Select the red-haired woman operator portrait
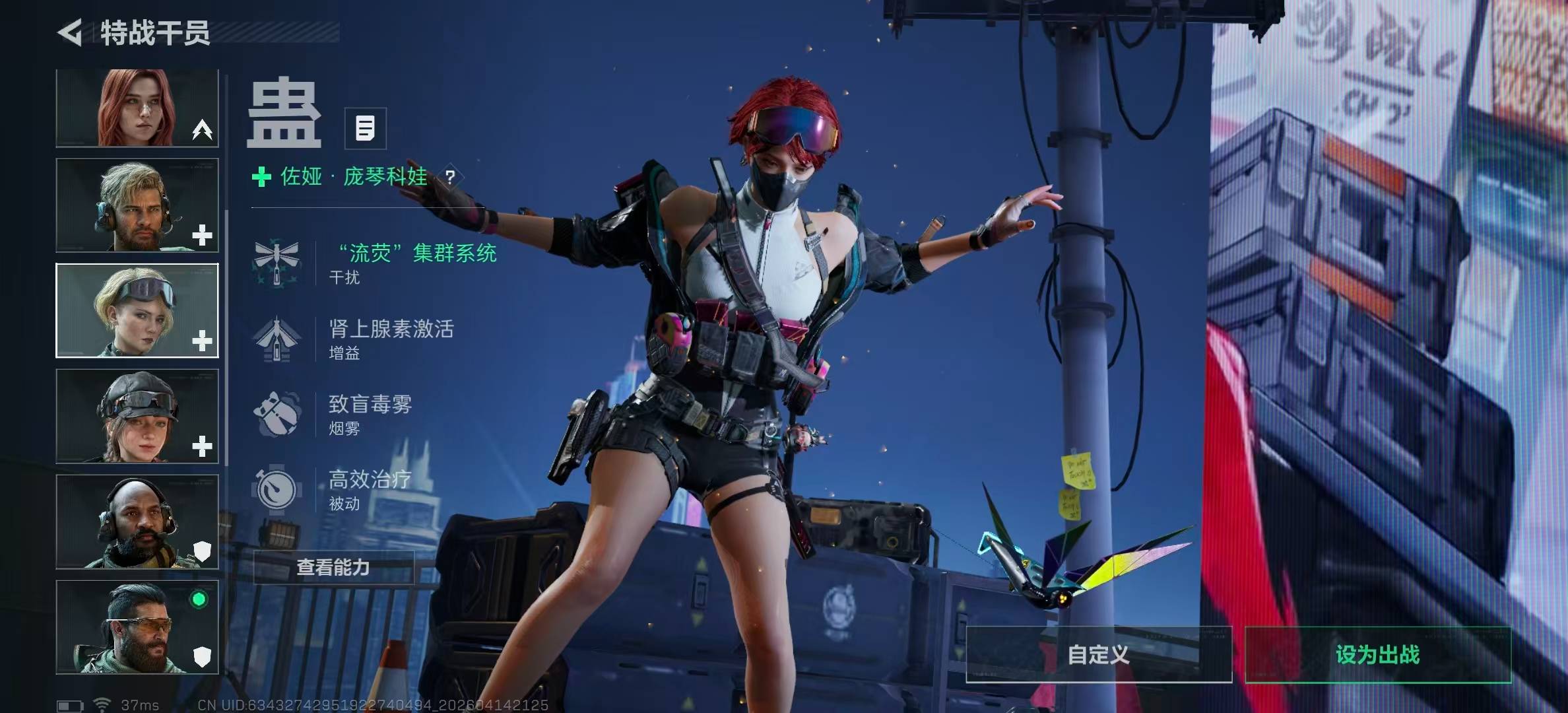Image resolution: width=1568 pixels, height=713 pixels. point(137,108)
